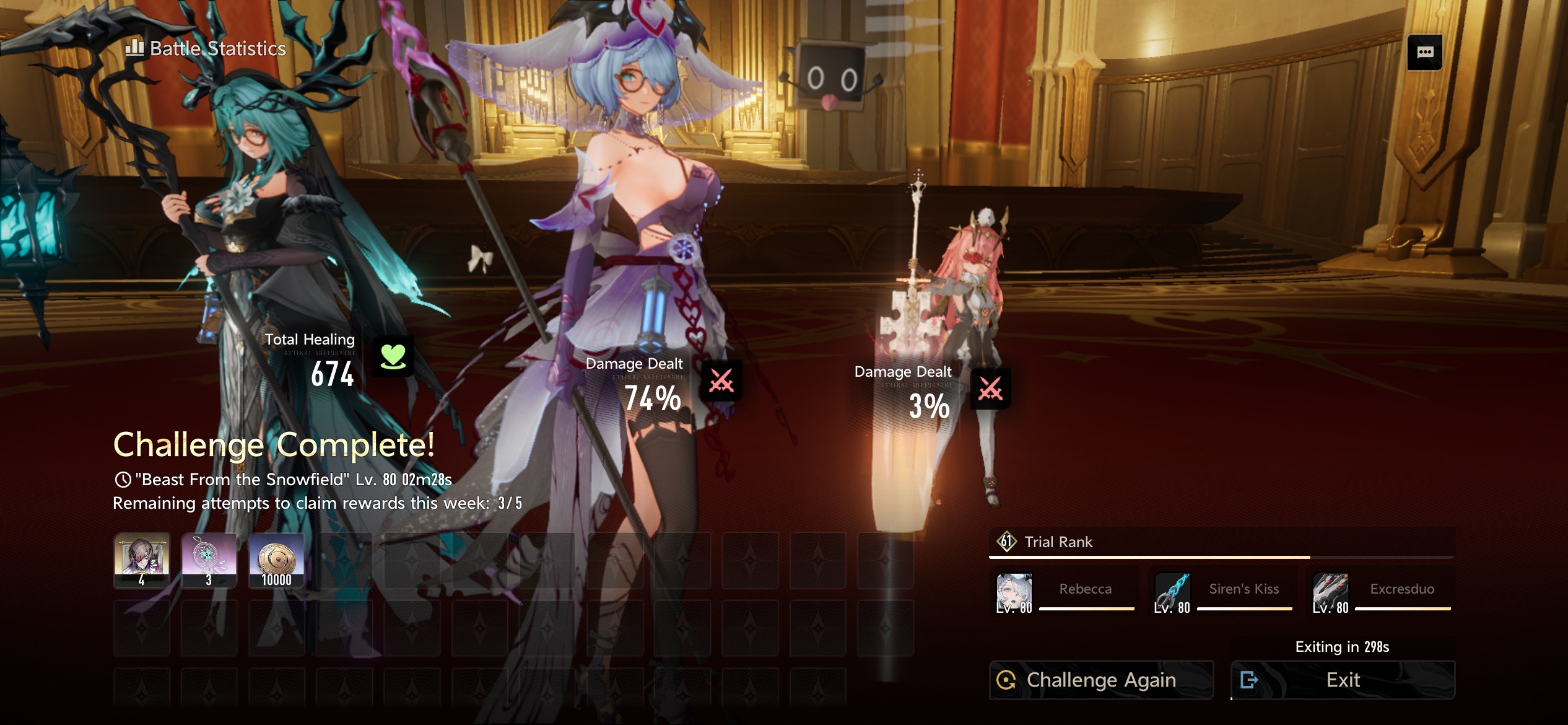View the Siren's Kiss weapon entry
The height and width of the screenshot is (725, 1568).
coord(1223,592)
